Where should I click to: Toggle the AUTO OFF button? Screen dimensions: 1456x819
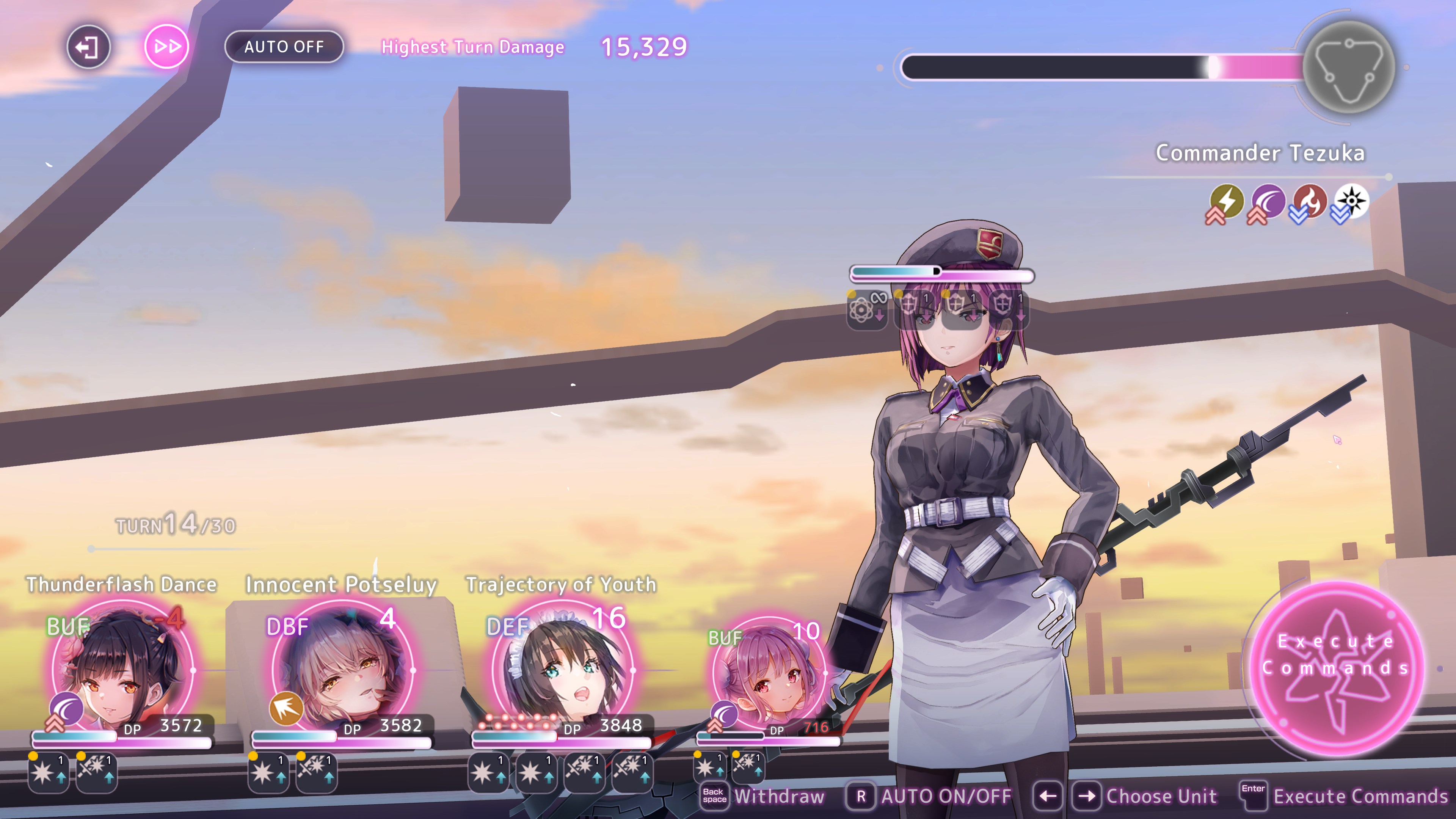click(284, 47)
